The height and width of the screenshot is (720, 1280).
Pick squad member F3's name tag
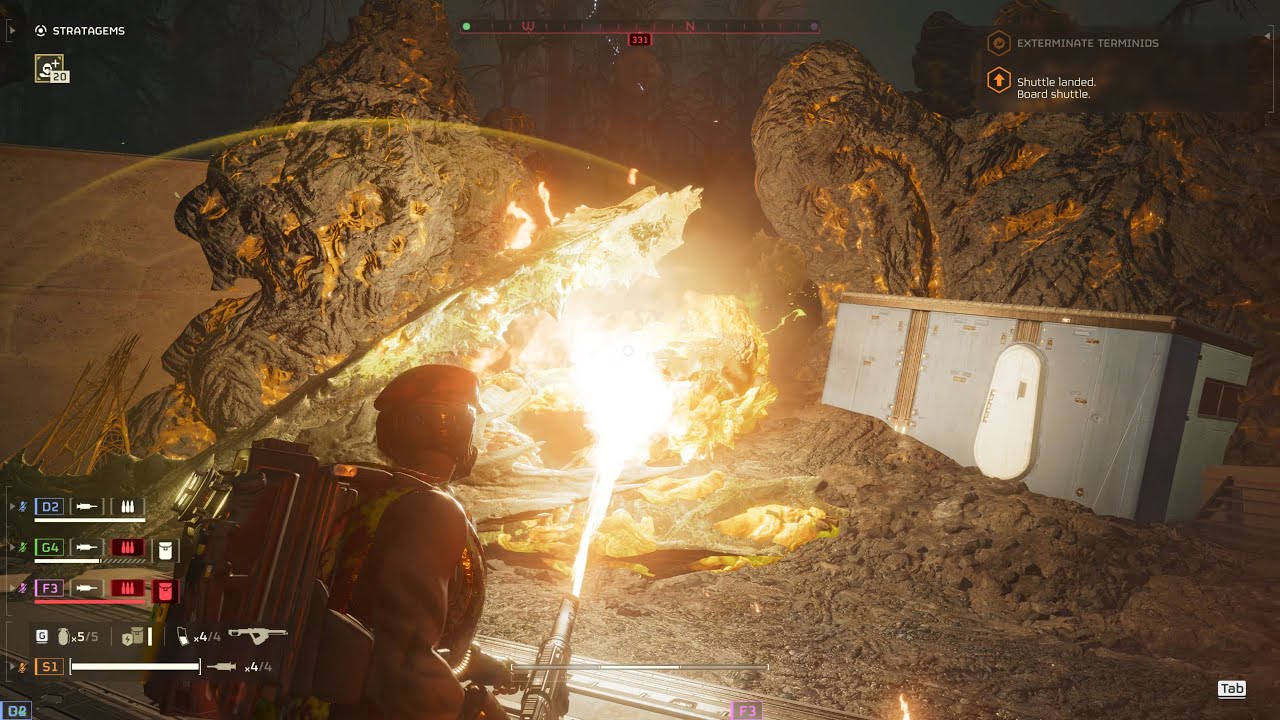(49, 589)
